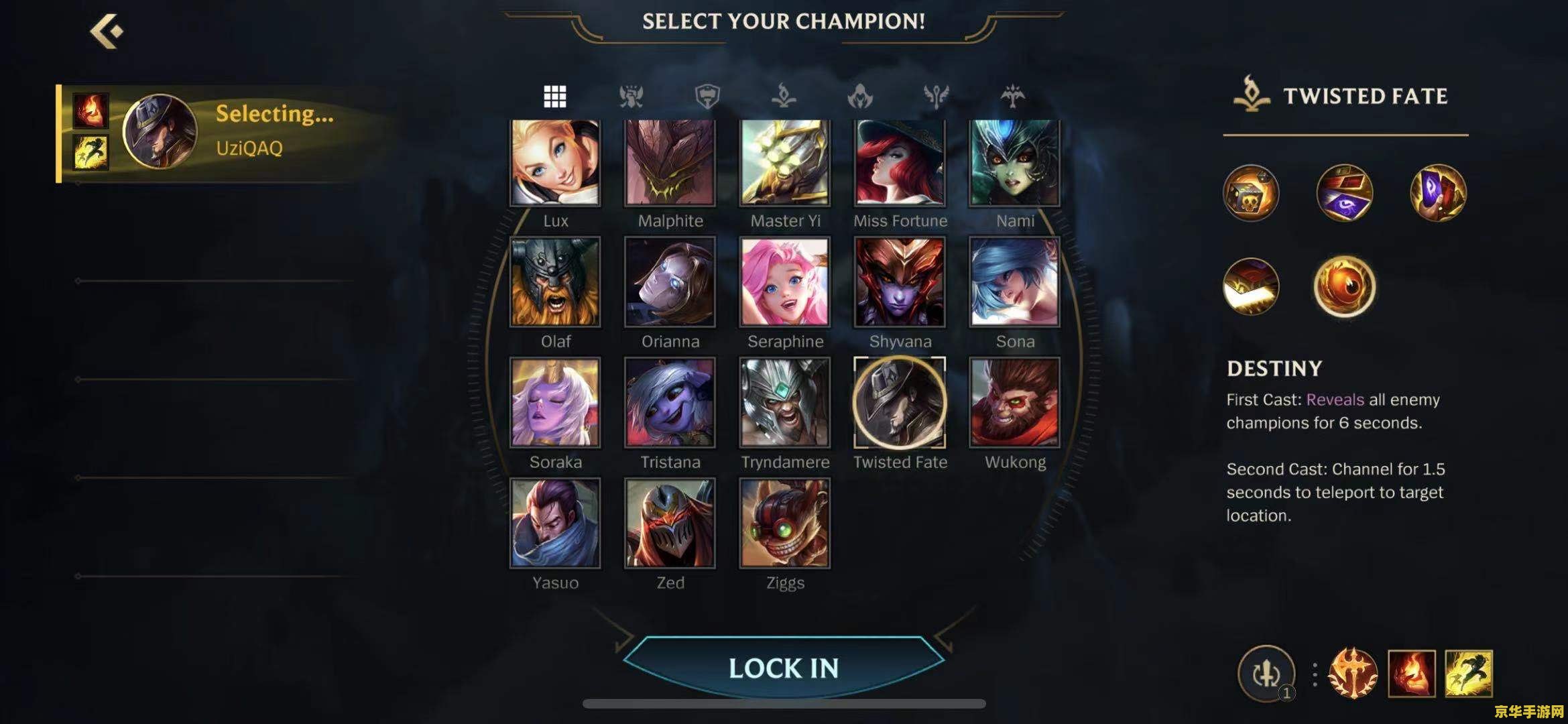Select the Malphite portrait
Image resolution: width=1568 pixels, height=724 pixels.
point(670,163)
